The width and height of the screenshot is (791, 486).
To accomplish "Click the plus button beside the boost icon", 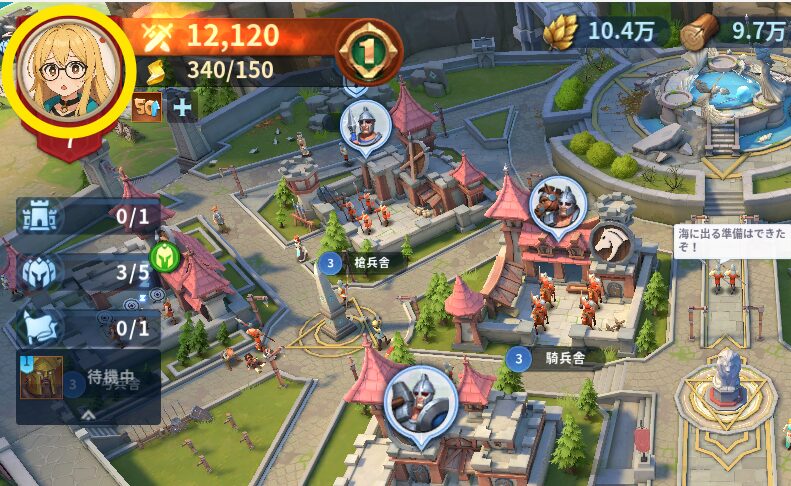I will [181, 105].
